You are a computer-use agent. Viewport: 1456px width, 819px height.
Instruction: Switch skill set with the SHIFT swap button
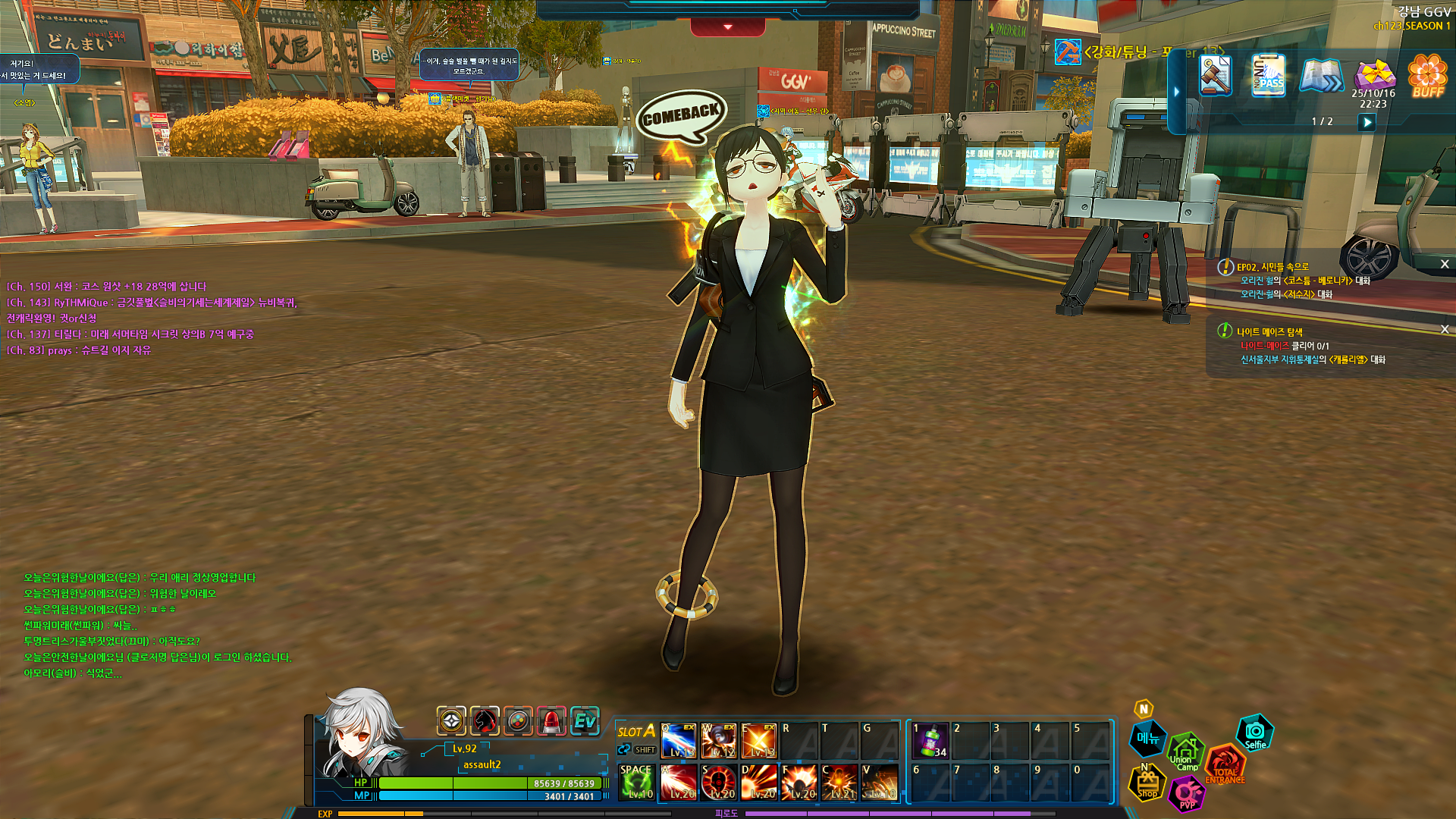point(637,750)
